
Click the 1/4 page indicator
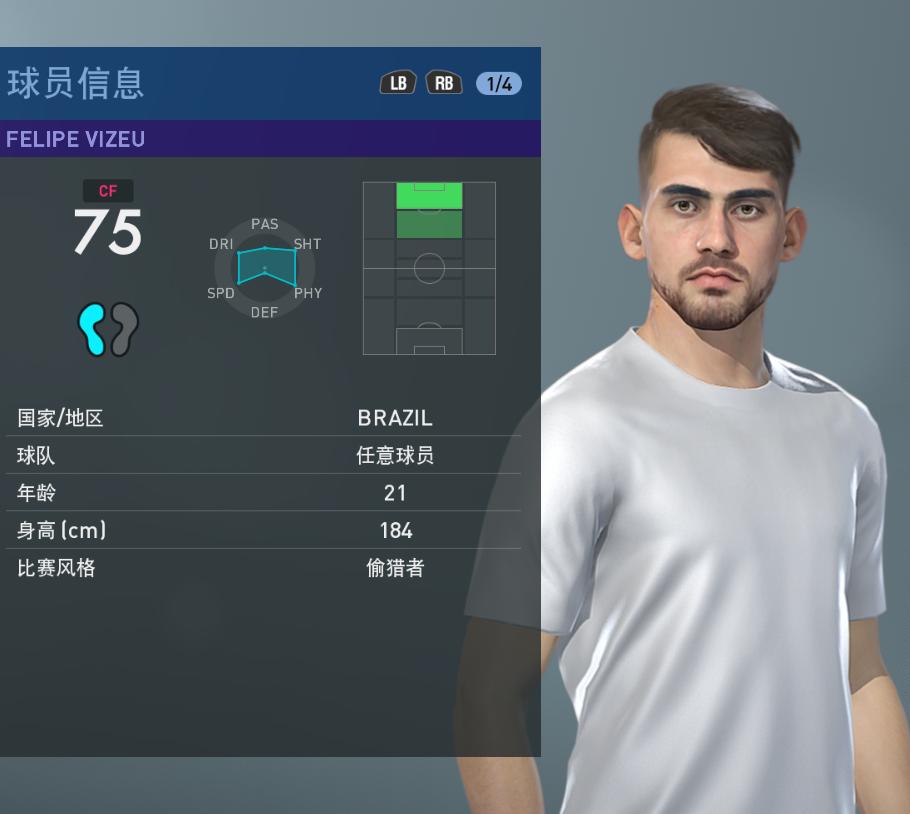click(498, 84)
